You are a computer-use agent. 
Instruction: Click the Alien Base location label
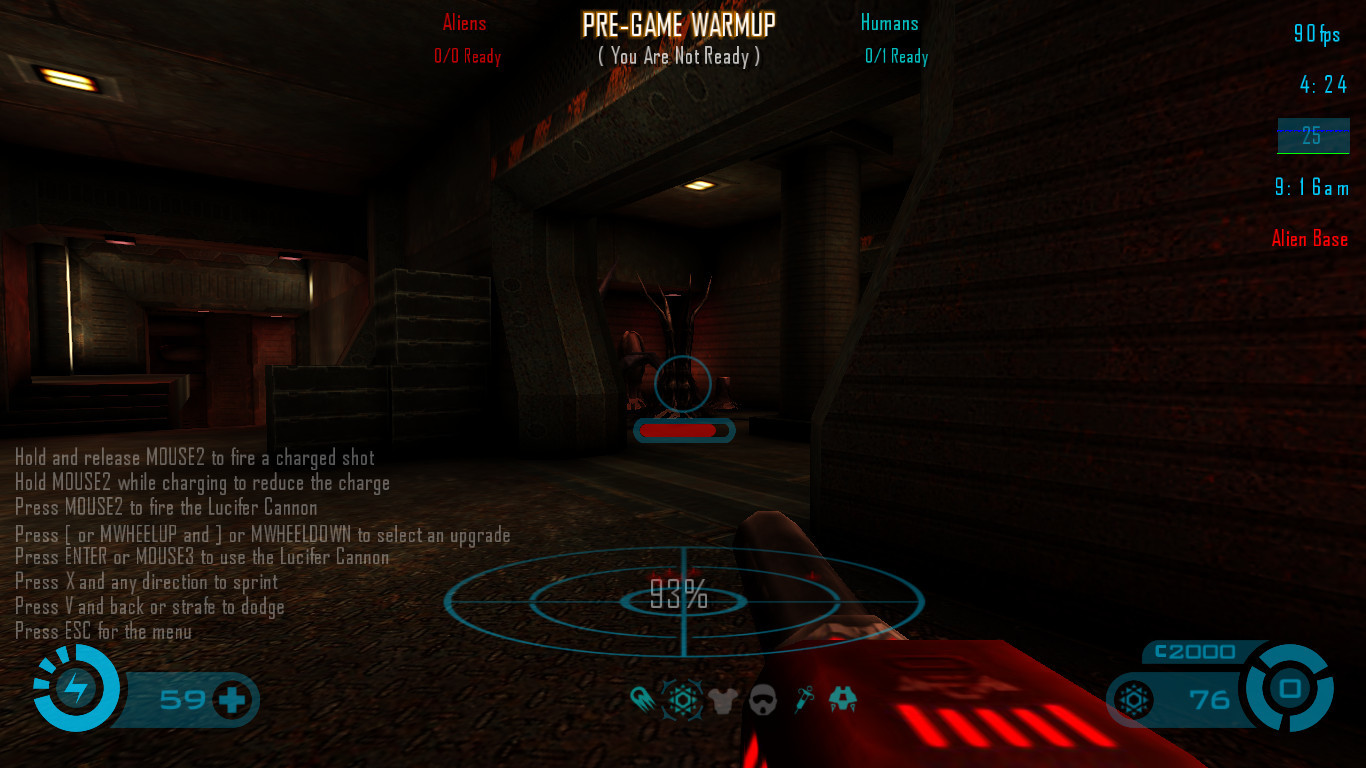pos(1309,239)
